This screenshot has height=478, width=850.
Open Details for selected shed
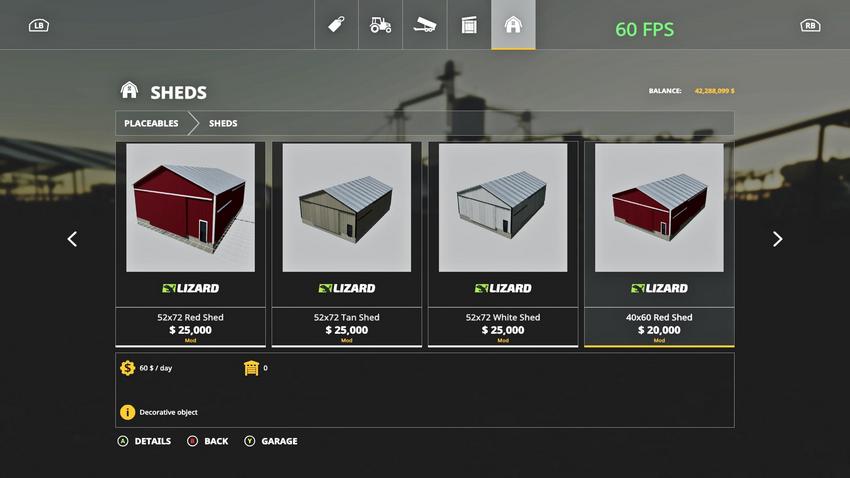(145, 441)
